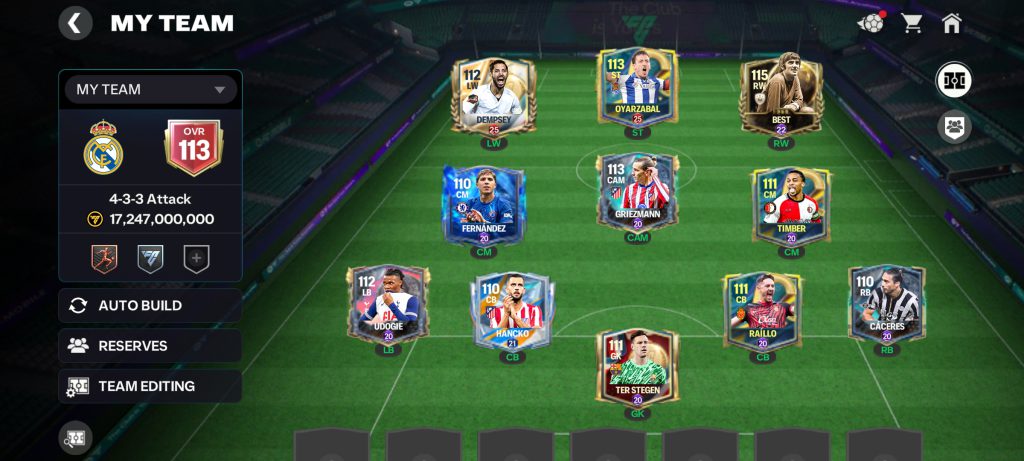Select the Best RW player card
Image resolution: width=1024 pixels, height=461 pixels.
point(781,96)
